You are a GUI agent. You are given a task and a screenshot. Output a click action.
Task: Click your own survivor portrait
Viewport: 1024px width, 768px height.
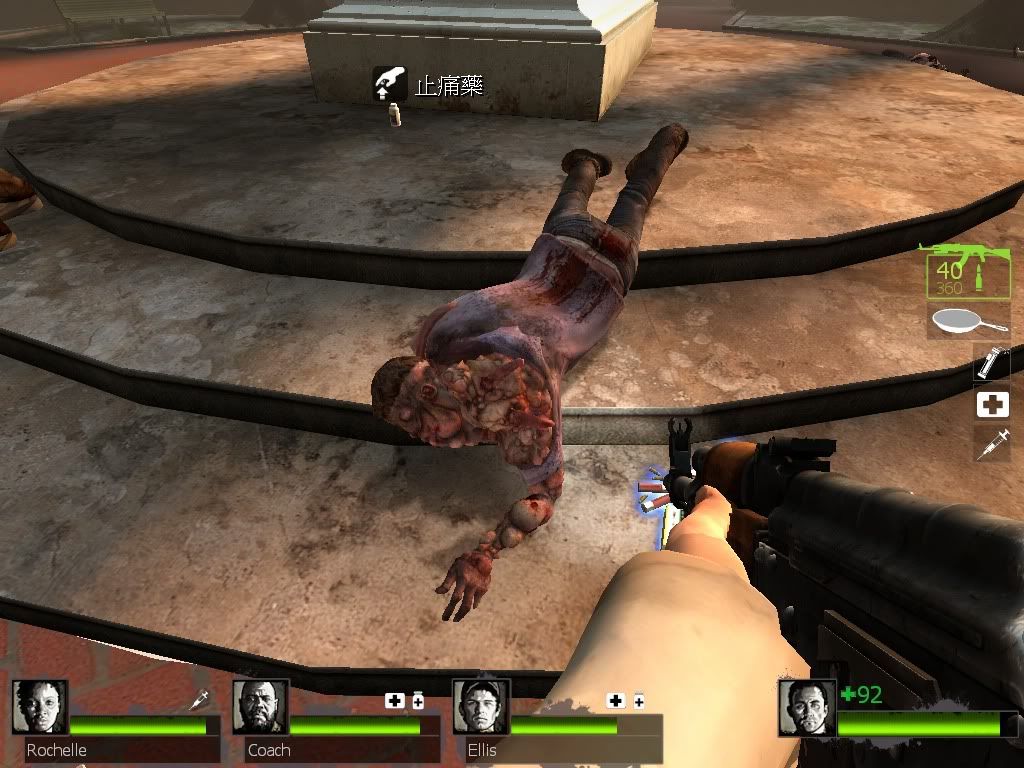807,708
